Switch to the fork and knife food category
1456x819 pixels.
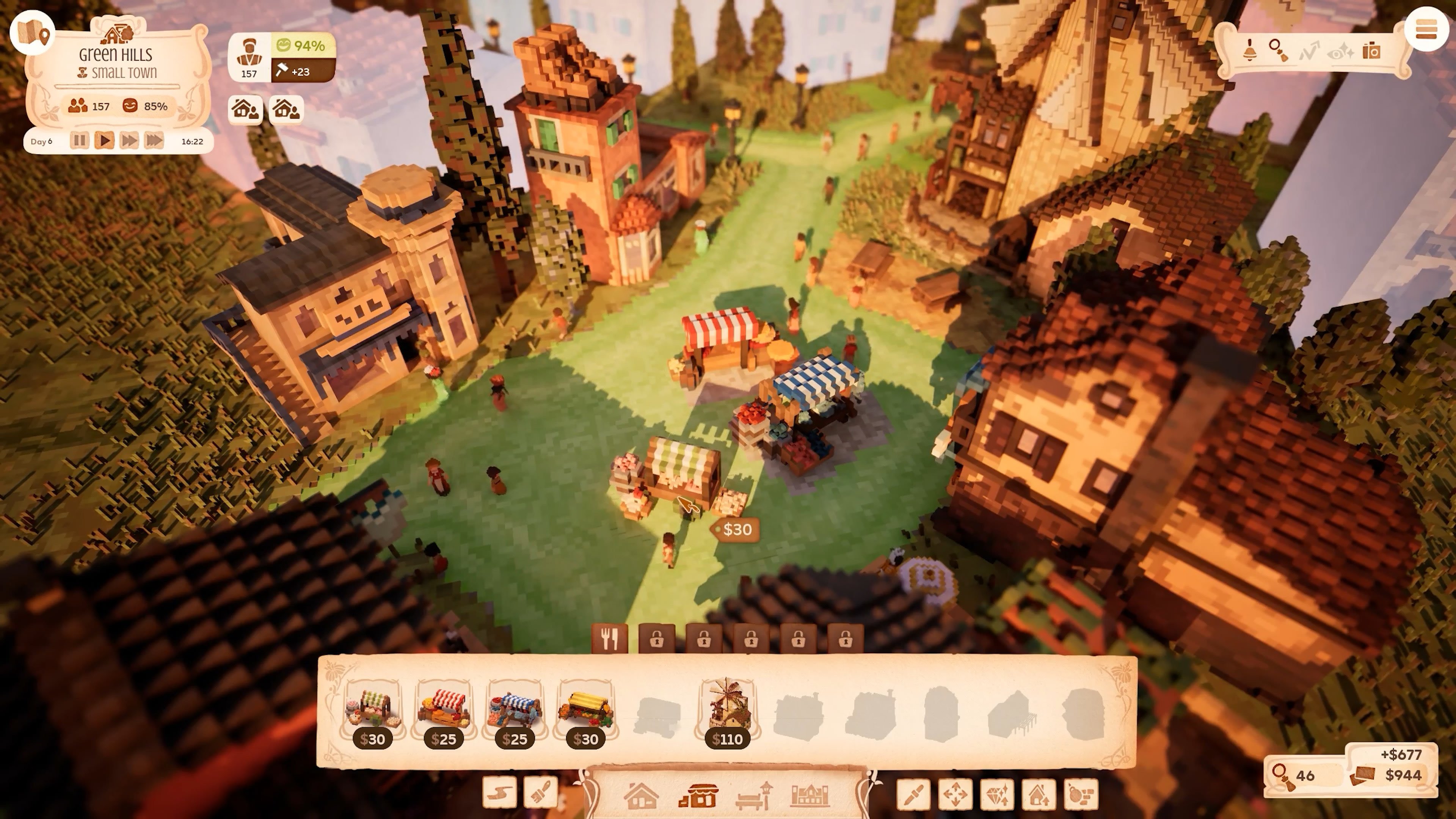609,639
